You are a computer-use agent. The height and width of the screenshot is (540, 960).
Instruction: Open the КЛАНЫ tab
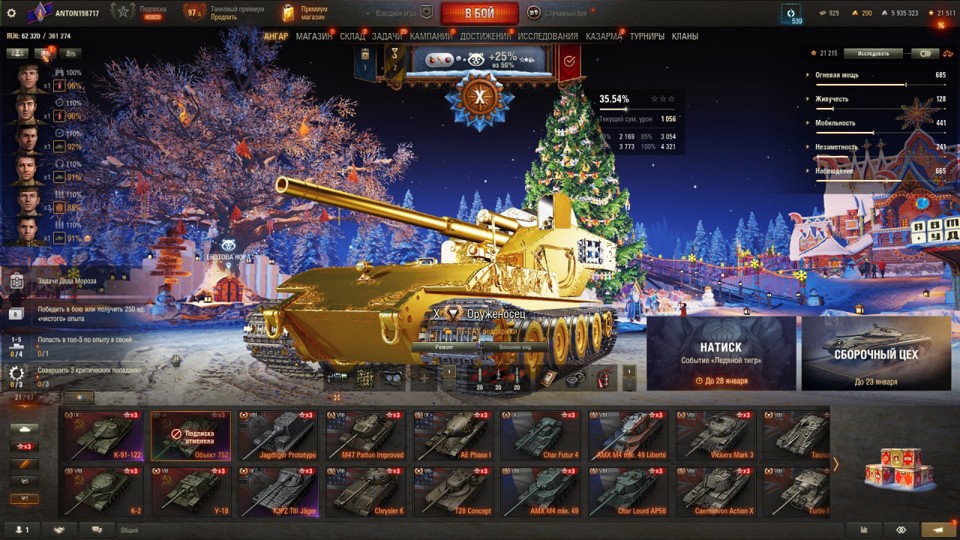tap(685, 36)
